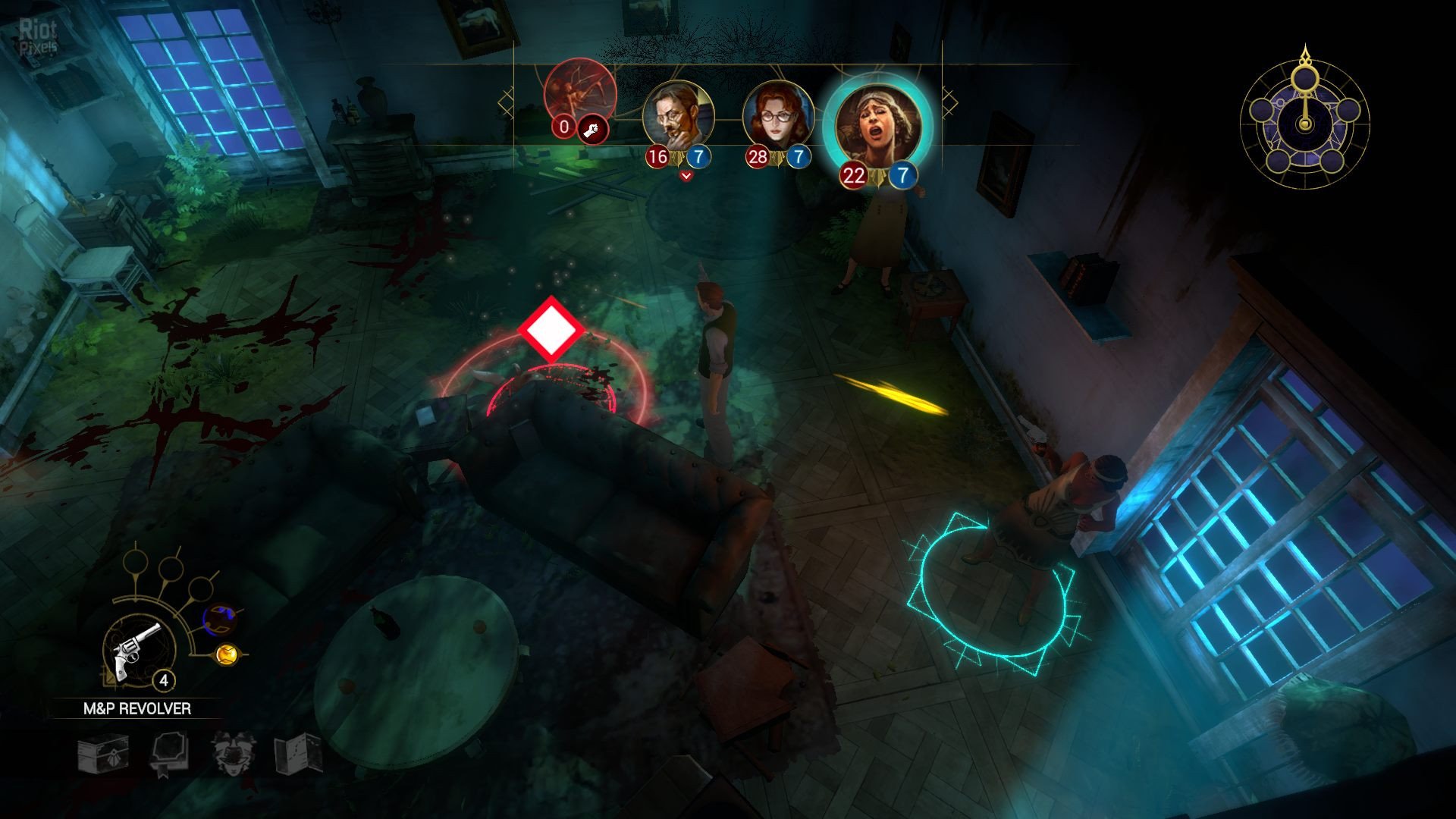Open the inventory chest icon
Viewport: 1456px width, 819px height.
point(103,755)
